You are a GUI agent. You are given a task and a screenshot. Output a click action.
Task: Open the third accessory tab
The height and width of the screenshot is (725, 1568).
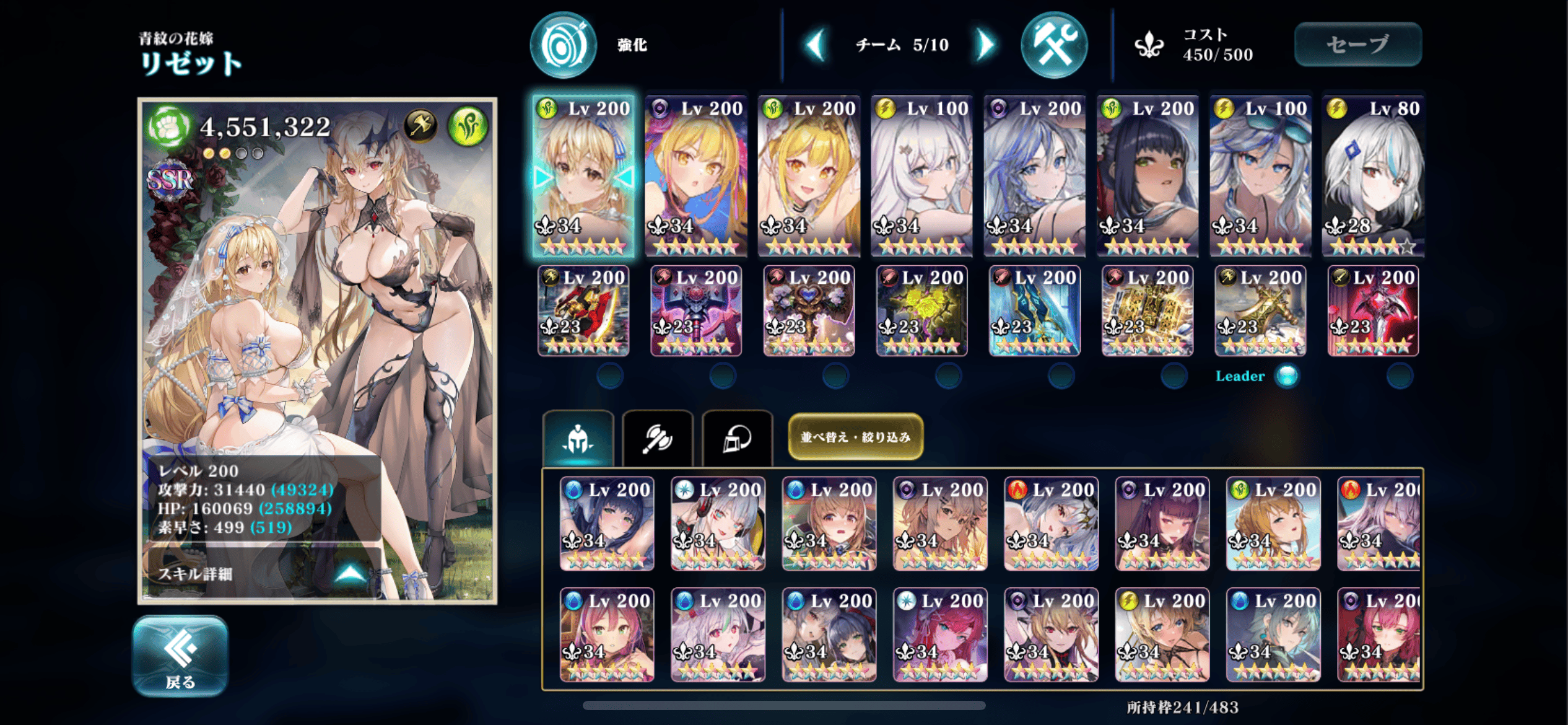(x=737, y=439)
